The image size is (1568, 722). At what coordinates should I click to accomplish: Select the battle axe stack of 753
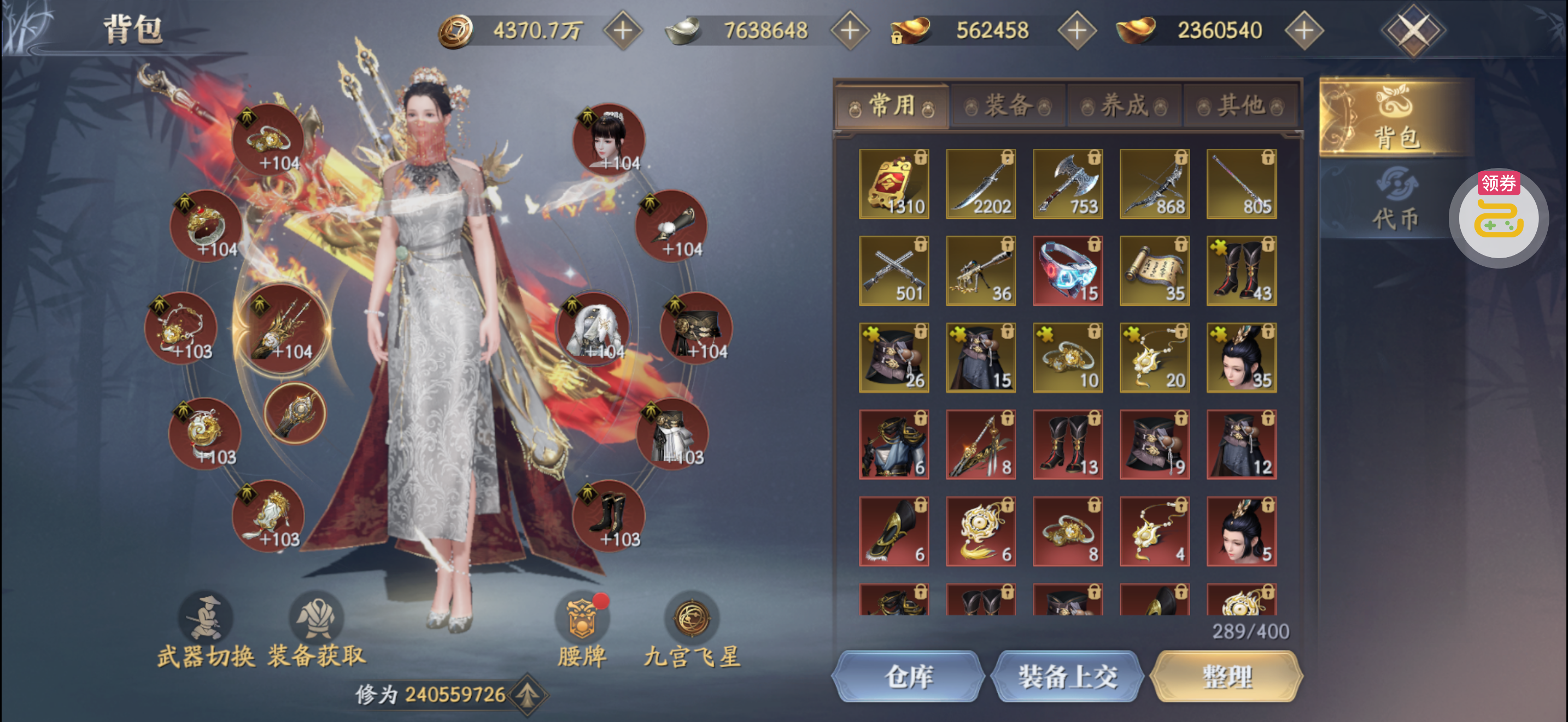click(x=1068, y=184)
